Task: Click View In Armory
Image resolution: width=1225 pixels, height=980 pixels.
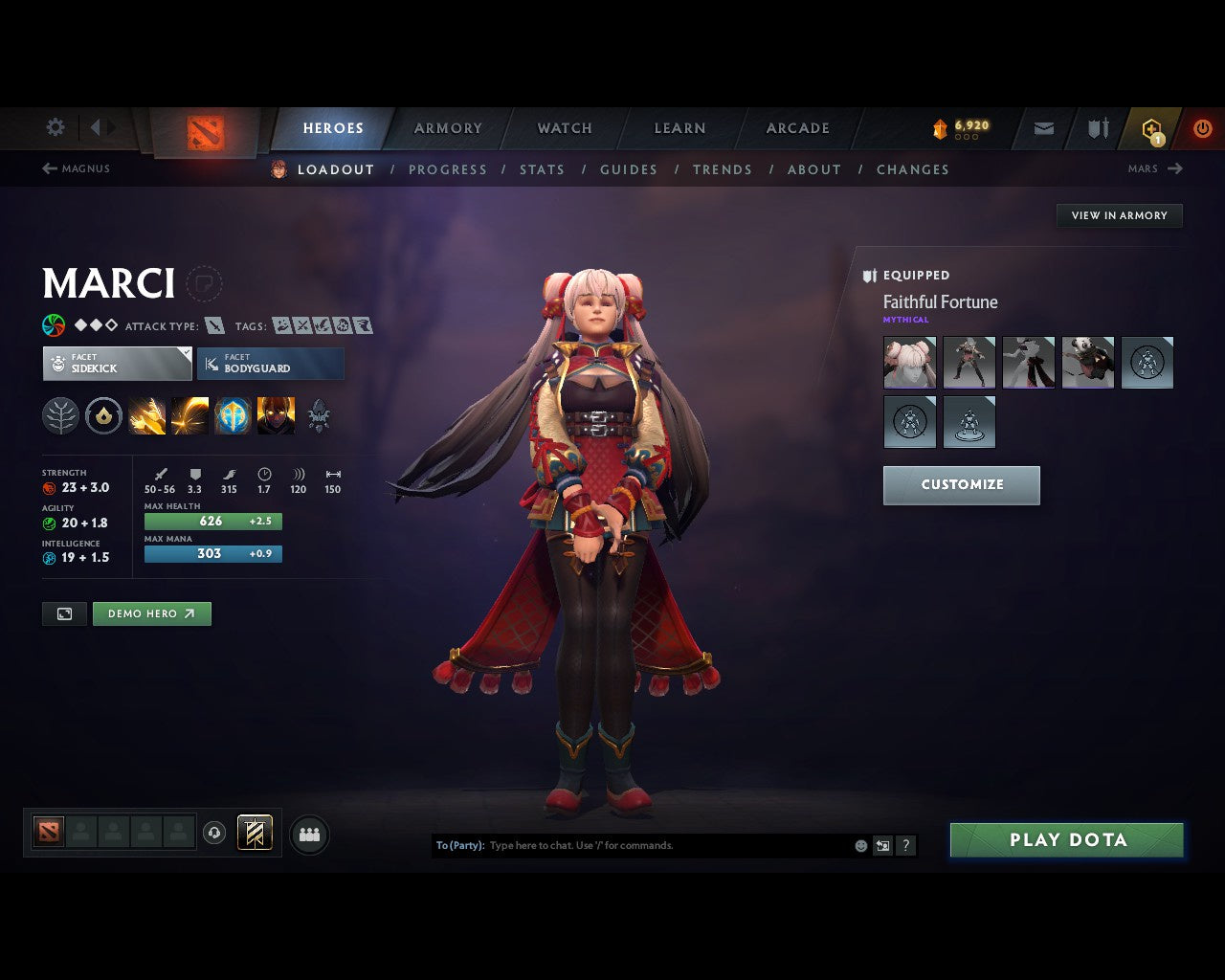Action: 1119,215
